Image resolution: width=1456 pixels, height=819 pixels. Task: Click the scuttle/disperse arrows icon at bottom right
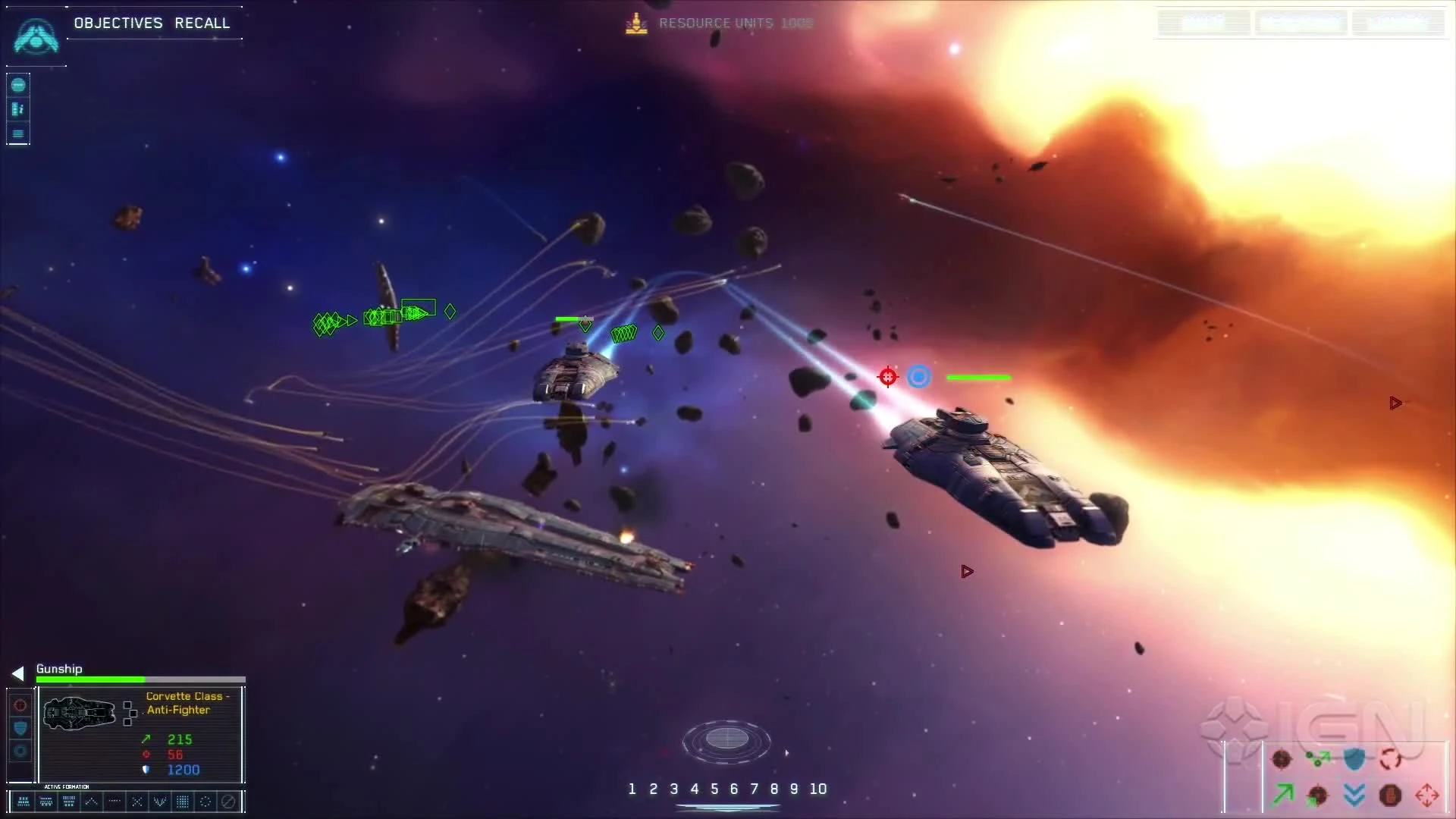(1428, 795)
